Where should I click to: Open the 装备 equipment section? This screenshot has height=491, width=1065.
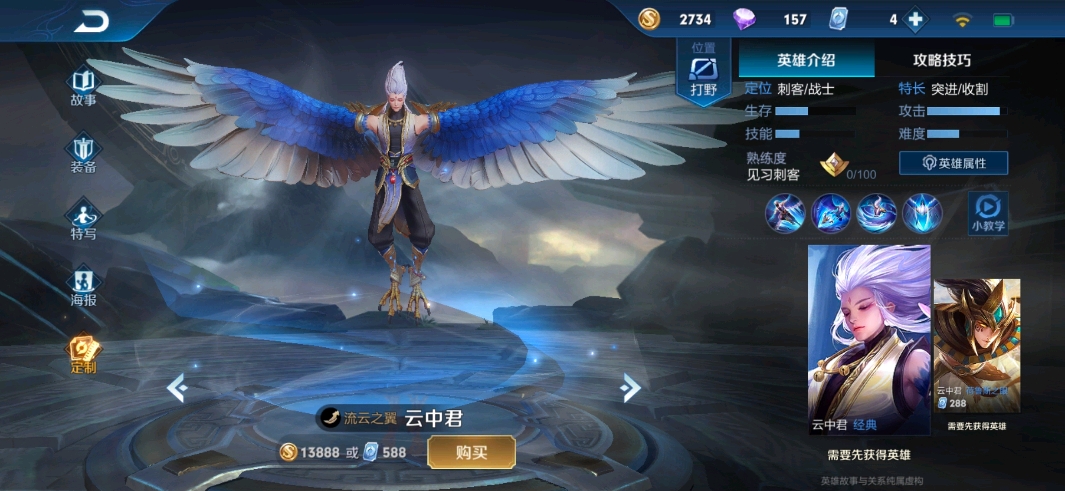83,155
